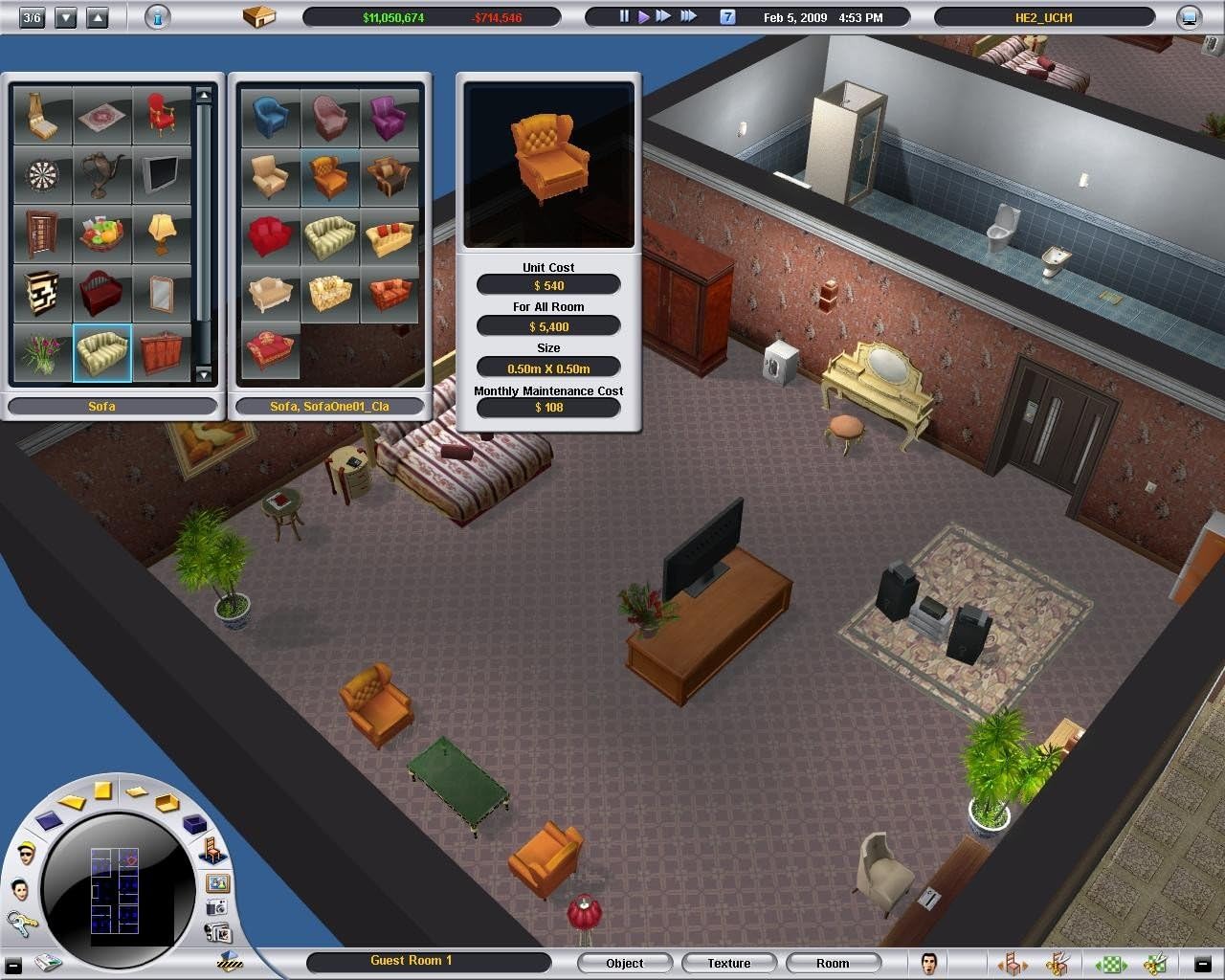Click the keys icon on the radial menu
This screenshot has height=980, width=1225.
tap(20, 925)
